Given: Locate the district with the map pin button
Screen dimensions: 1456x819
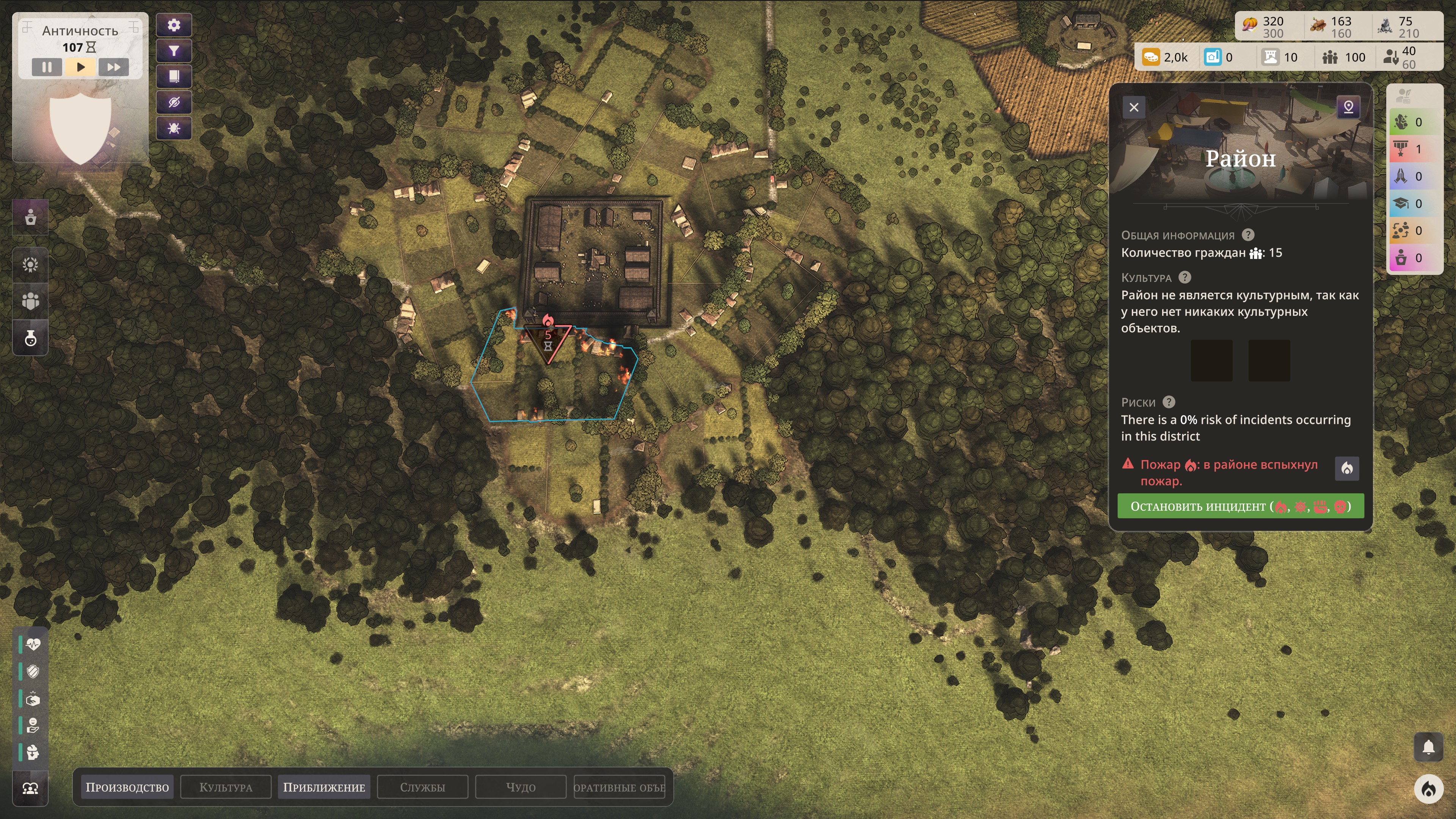Looking at the screenshot, I should [1348, 107].
